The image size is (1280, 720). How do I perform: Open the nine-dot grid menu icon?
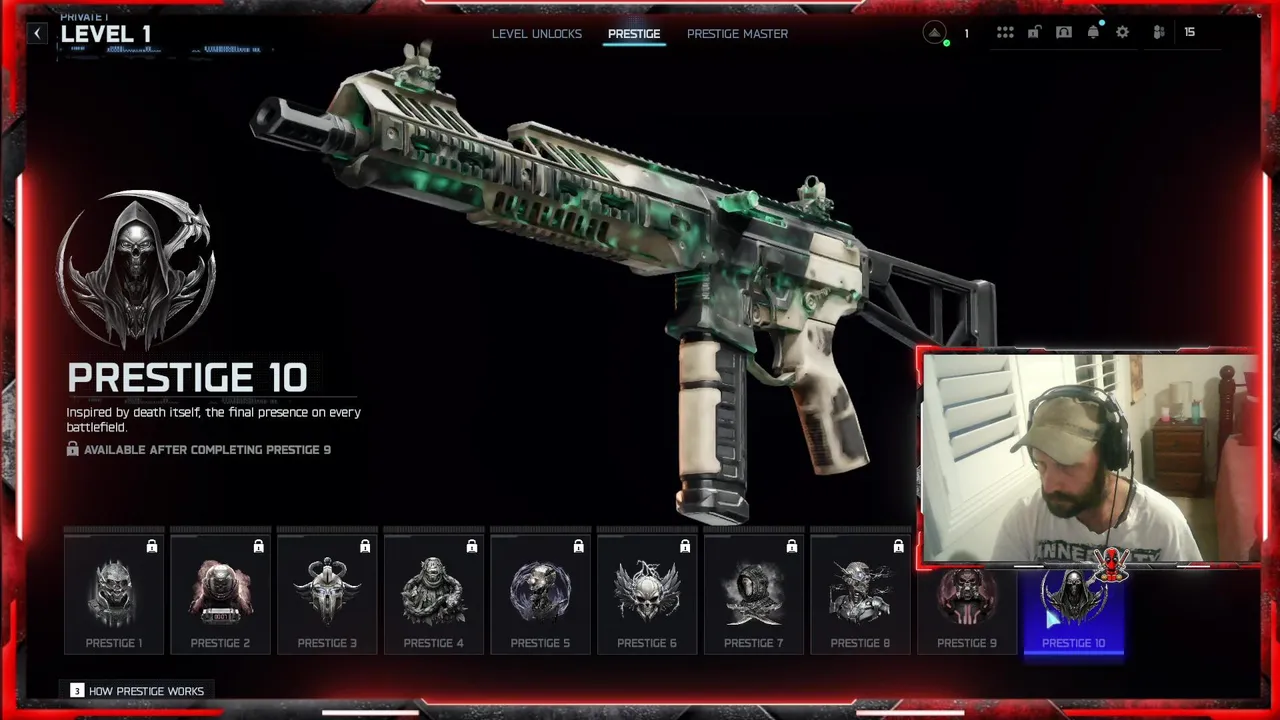(1005, 32)
